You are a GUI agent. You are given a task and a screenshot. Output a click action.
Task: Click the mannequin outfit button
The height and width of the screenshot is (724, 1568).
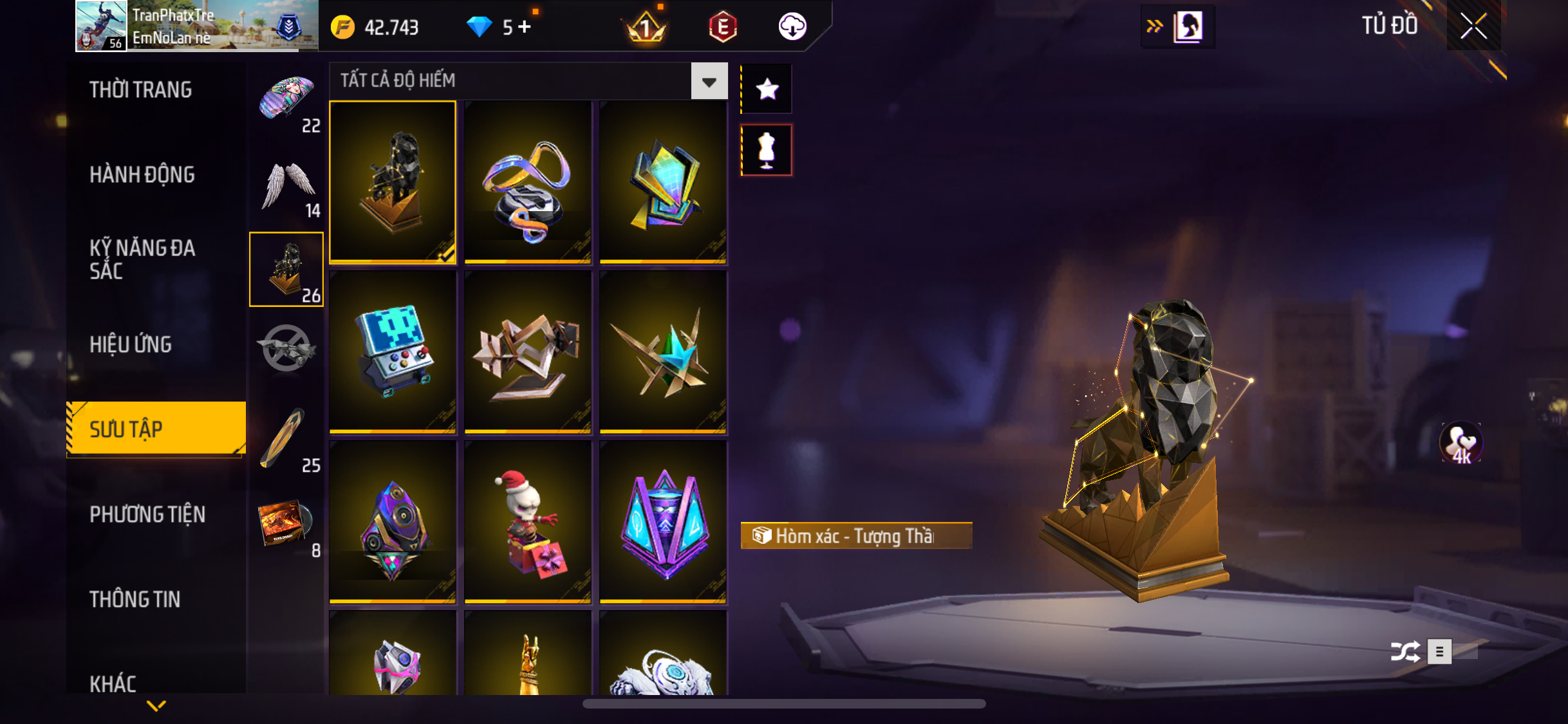click(767, 150)
